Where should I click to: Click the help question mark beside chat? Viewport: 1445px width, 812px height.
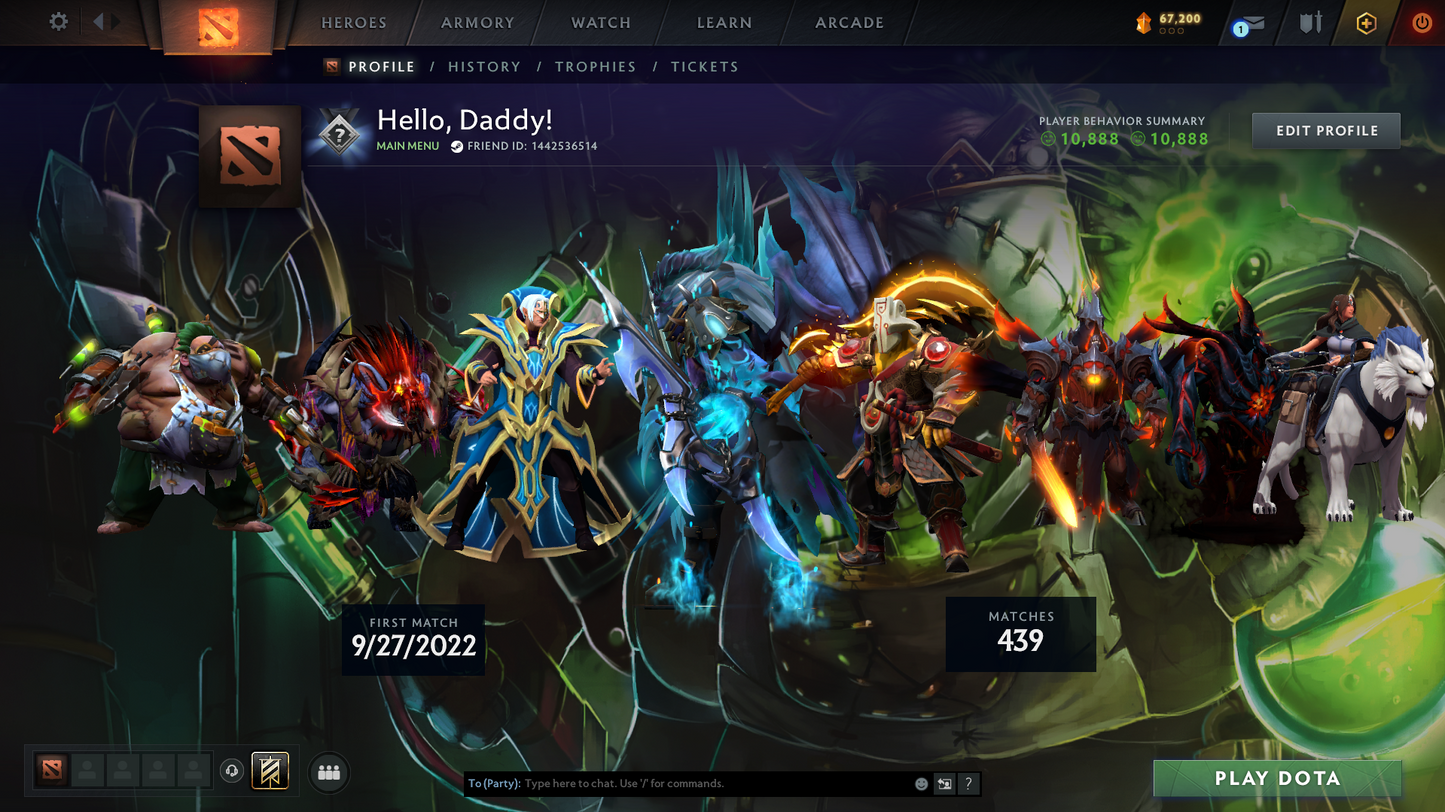[x=968, y=783]
